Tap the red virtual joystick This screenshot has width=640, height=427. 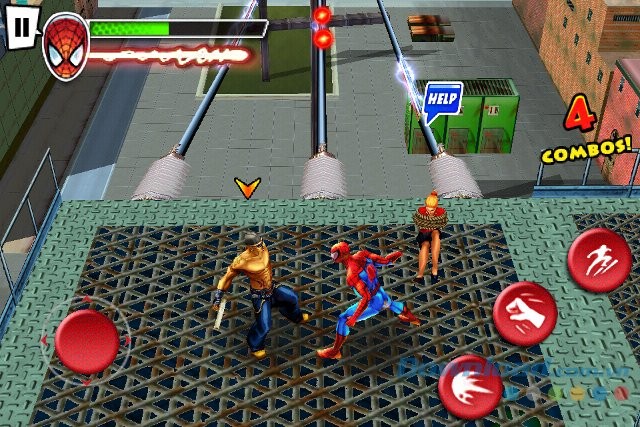tap(87, 340)
